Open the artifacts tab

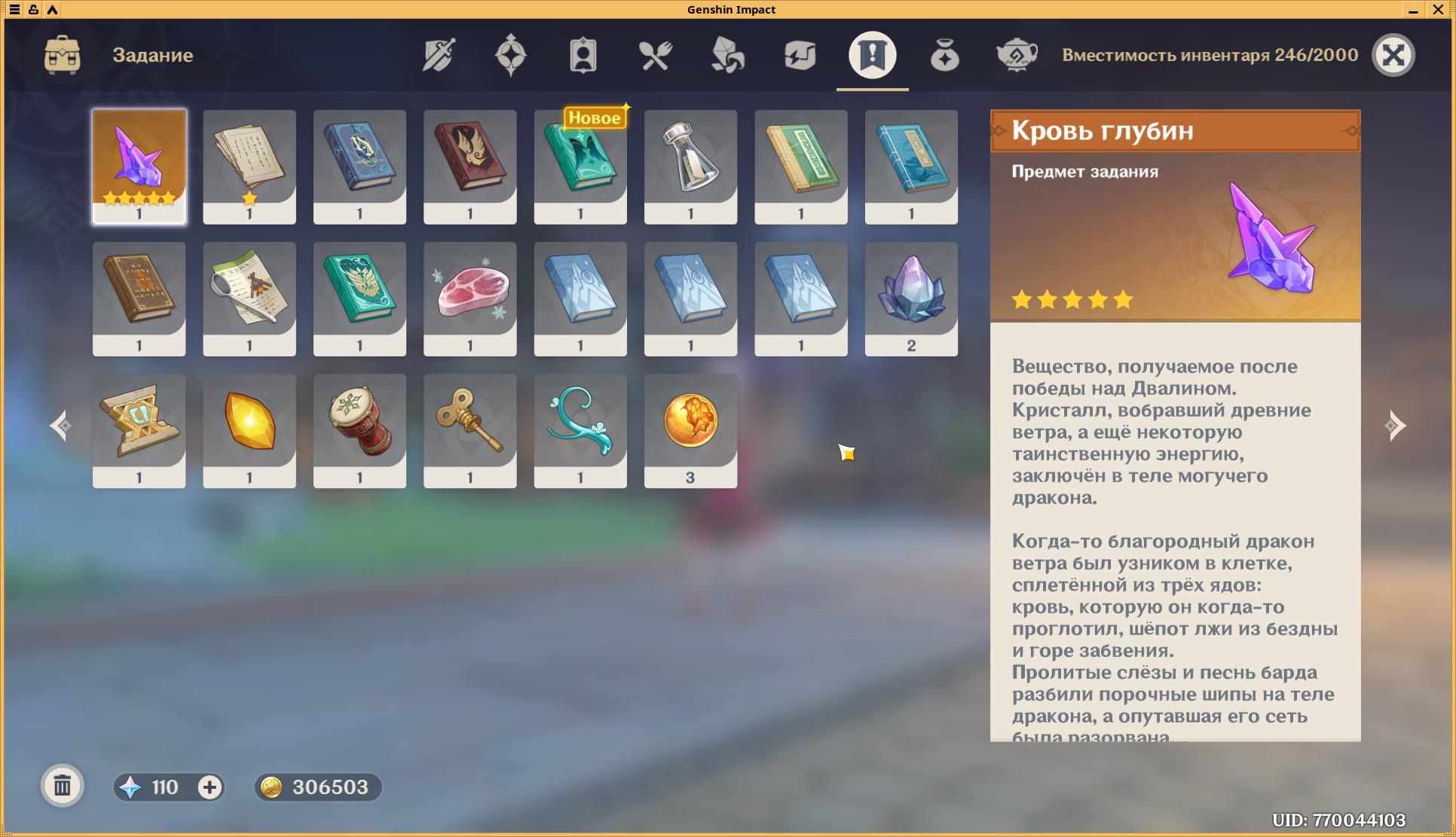510,55
